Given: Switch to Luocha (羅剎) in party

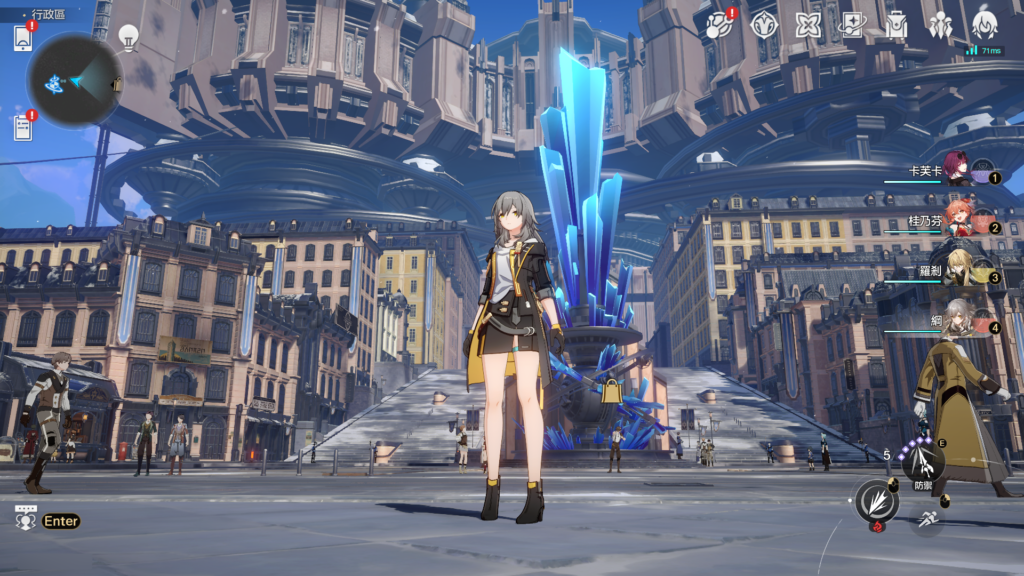Looking at the screenshot, I should [x=959, y=273].
